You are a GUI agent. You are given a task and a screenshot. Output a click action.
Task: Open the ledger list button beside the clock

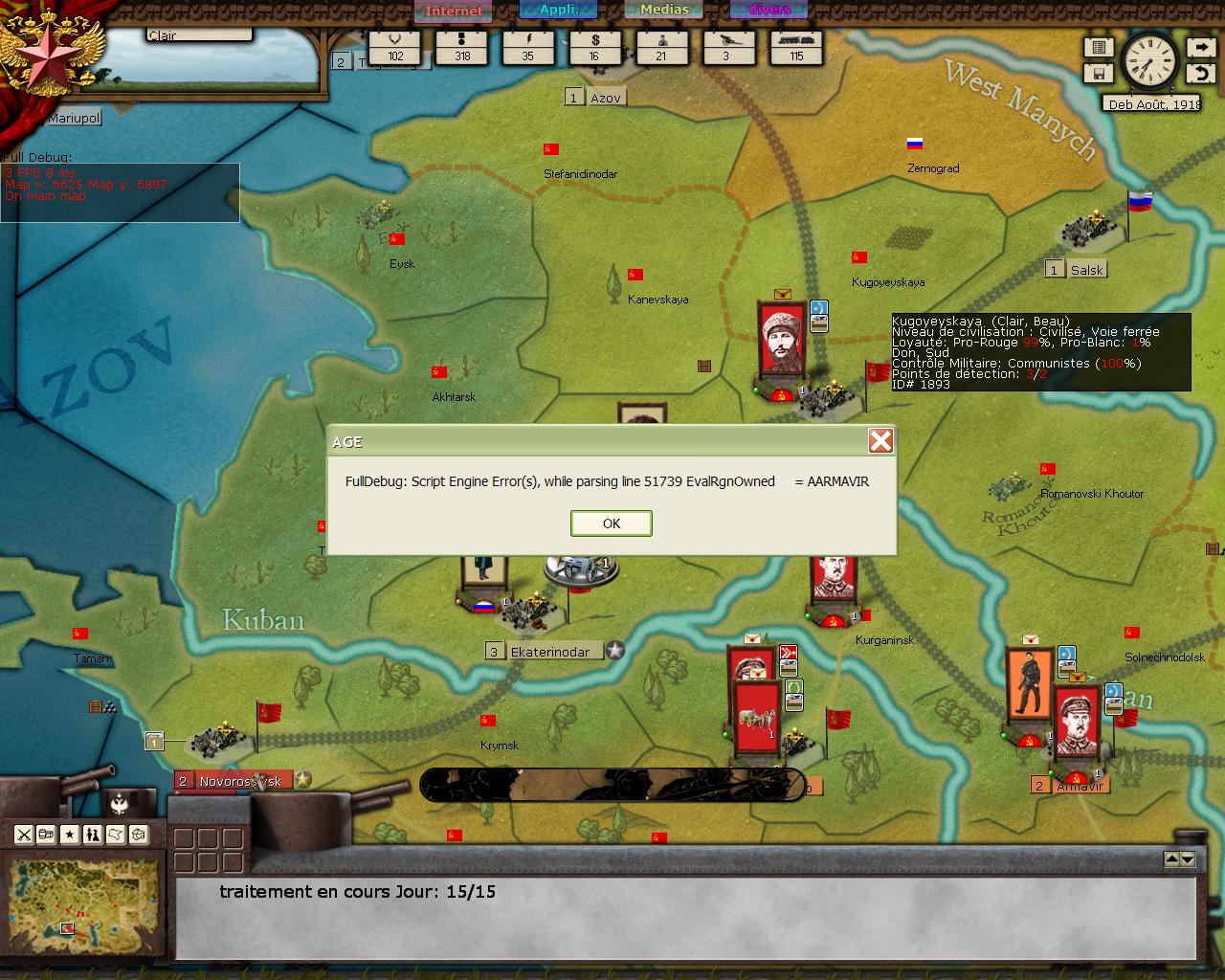coord(1099,47)
